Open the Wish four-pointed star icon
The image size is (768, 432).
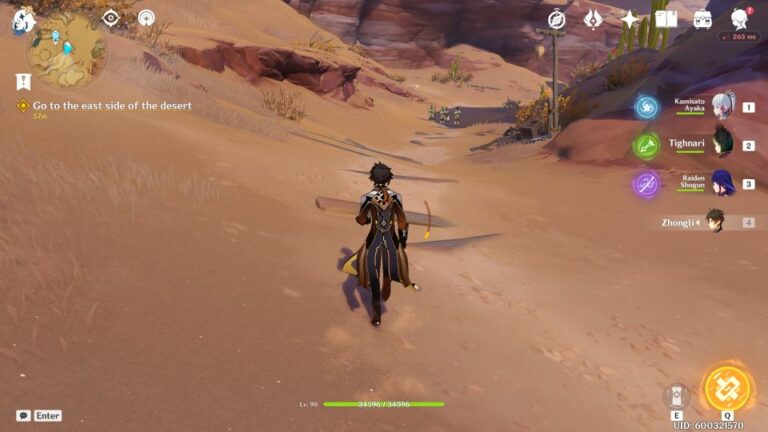click(x=630, y=19)
